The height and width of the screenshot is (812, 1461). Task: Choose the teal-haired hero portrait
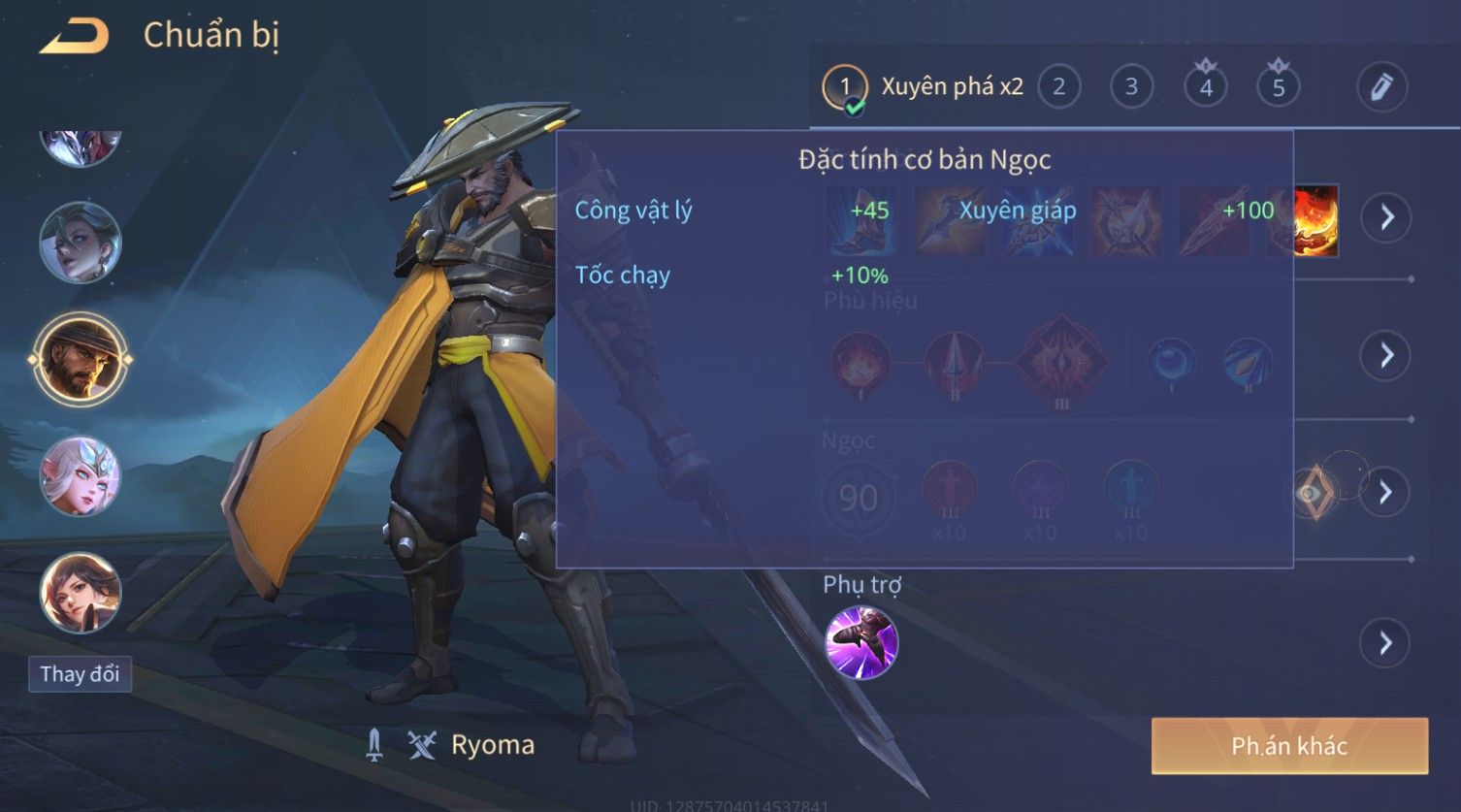pyautogui.click(x=80, y=243)
